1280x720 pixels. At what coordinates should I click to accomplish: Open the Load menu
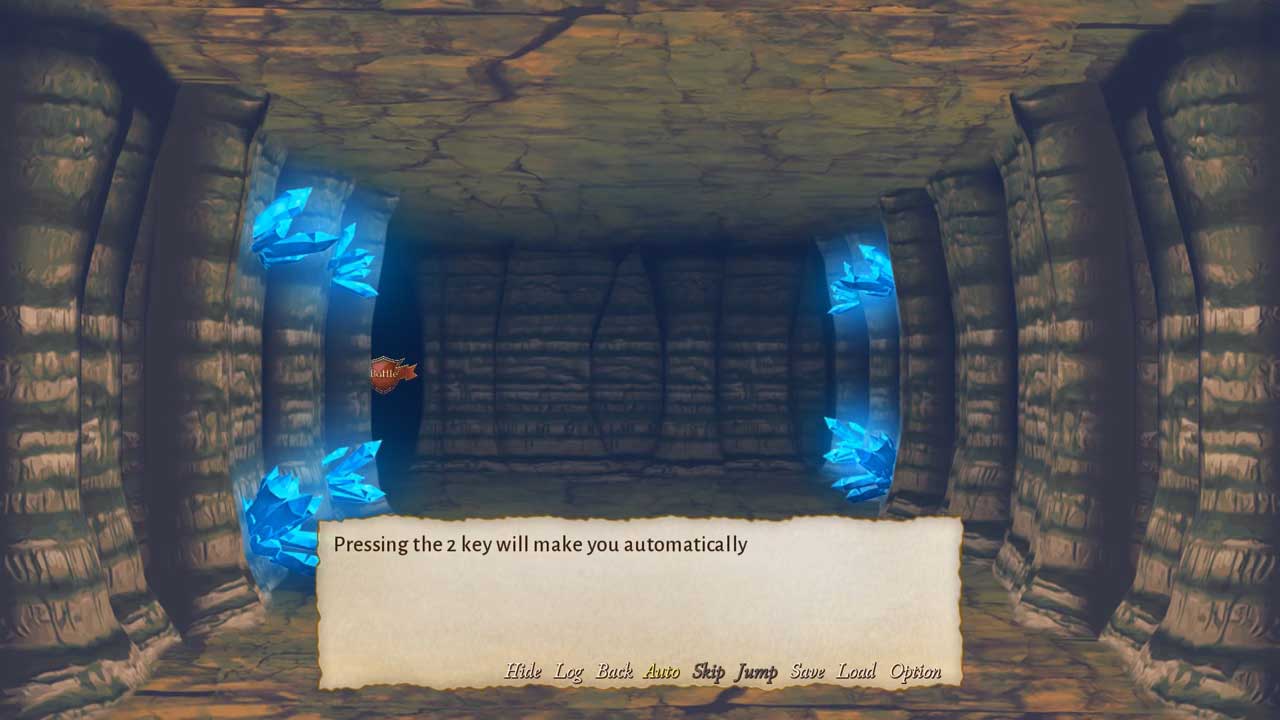[856, 672]
